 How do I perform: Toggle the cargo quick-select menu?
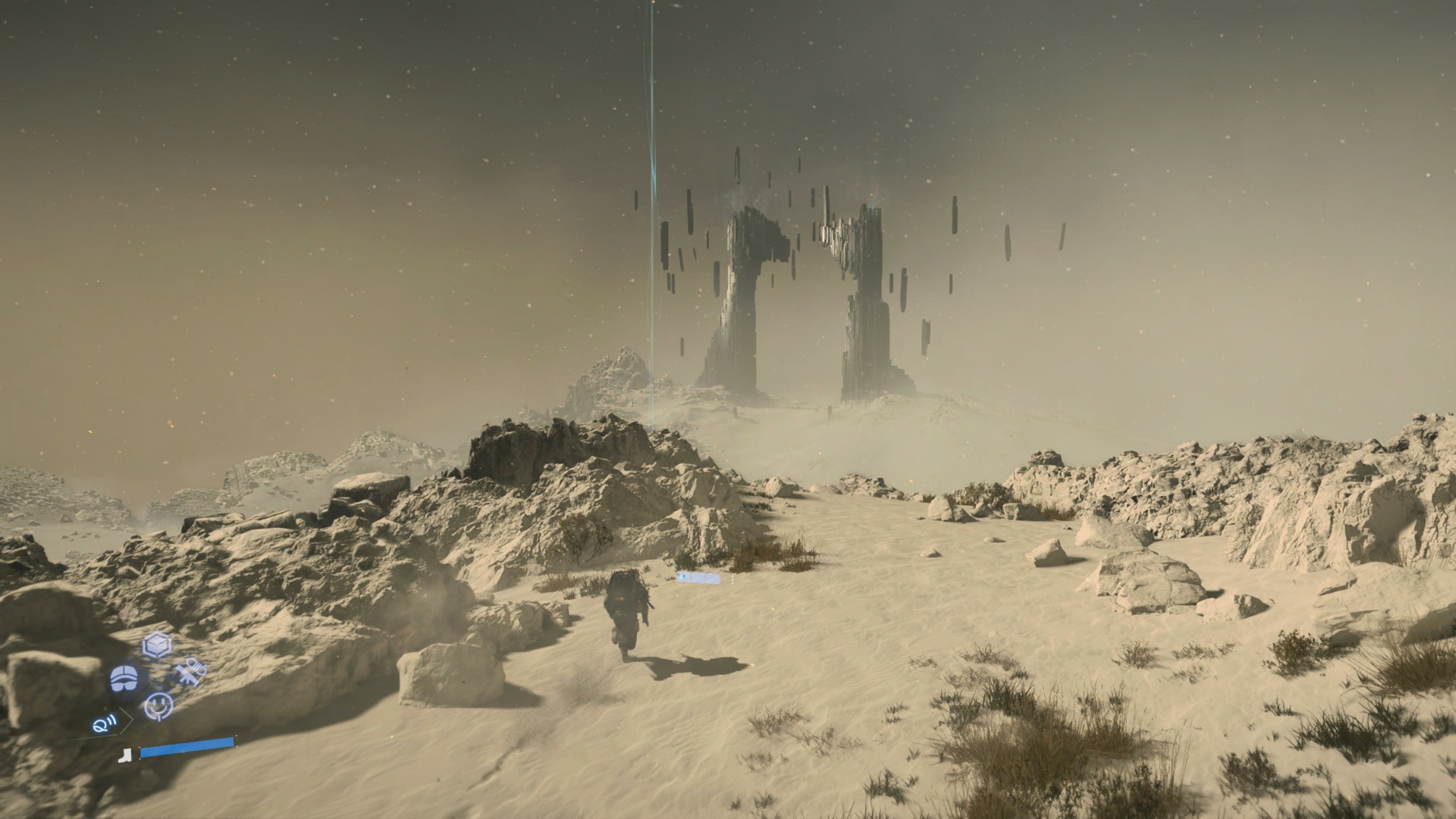(156, 645)
